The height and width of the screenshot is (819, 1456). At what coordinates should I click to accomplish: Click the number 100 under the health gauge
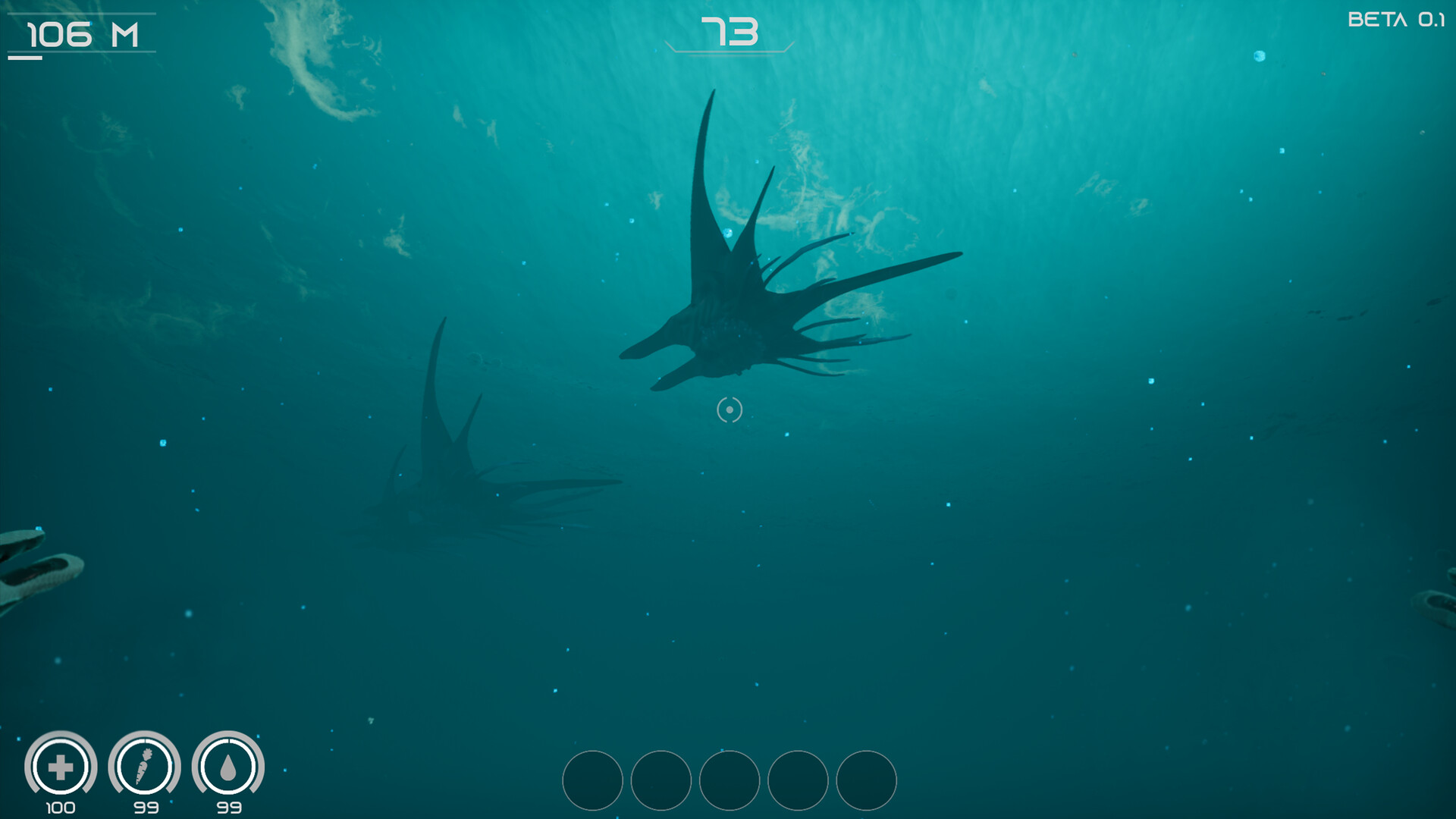62,807
